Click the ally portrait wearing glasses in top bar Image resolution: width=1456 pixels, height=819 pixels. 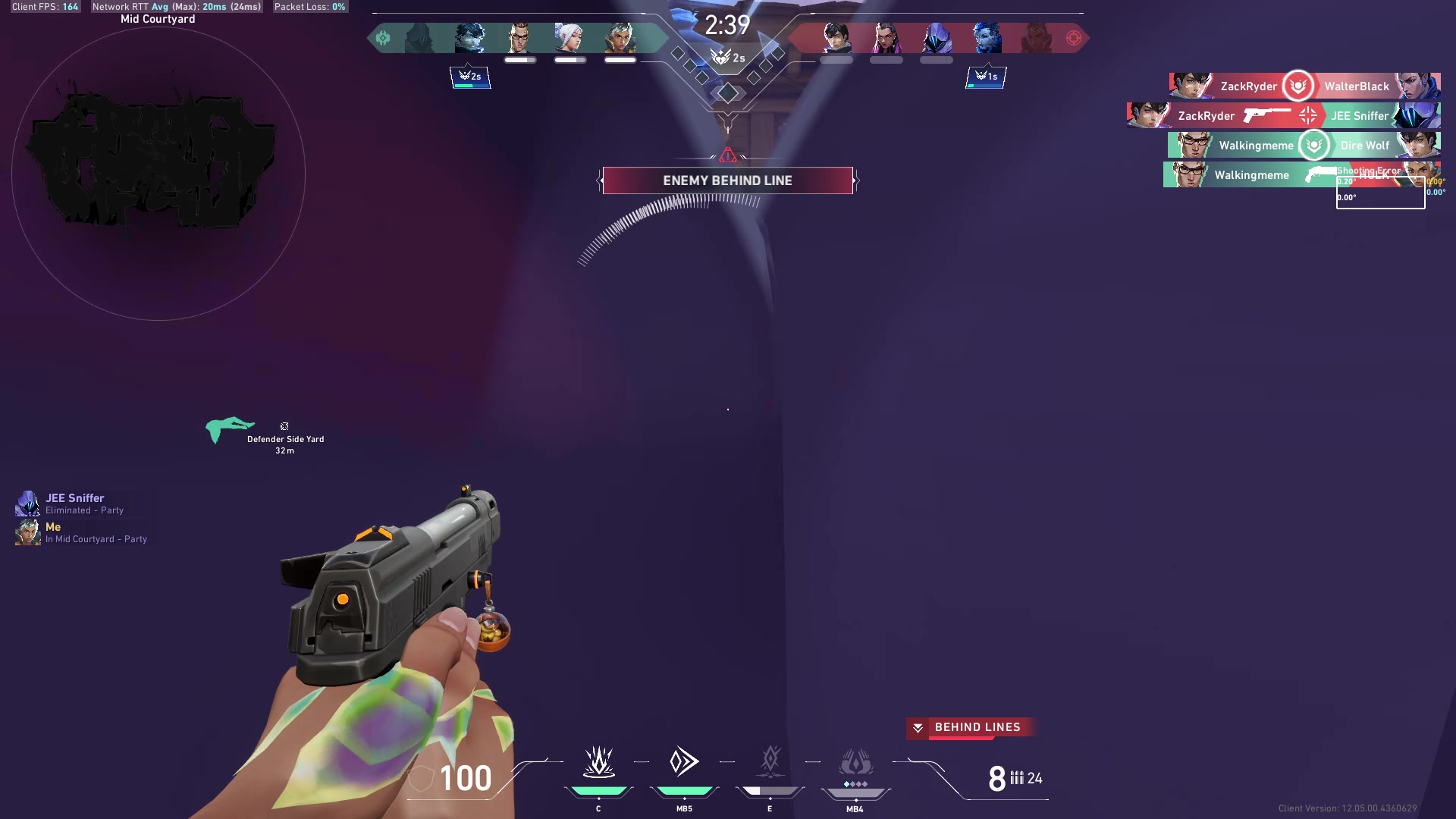pyautogui.click(x=519, y=38)
